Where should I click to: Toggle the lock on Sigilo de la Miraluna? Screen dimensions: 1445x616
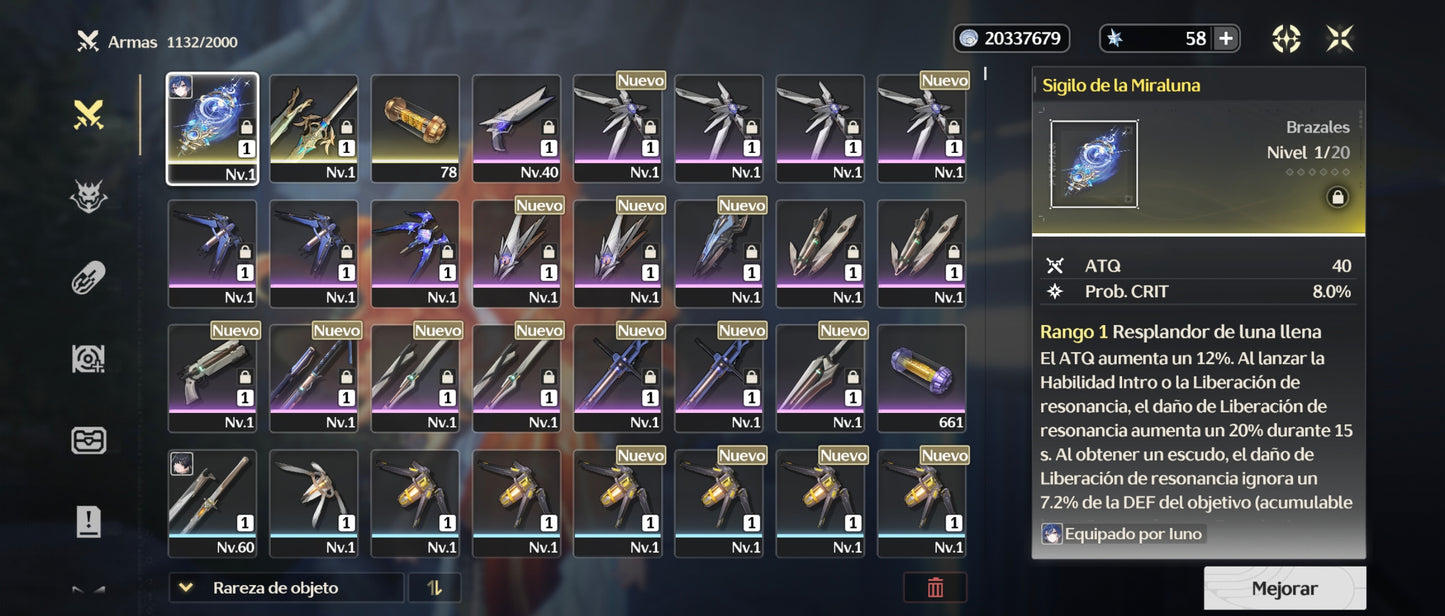[x=1336, y=197]
